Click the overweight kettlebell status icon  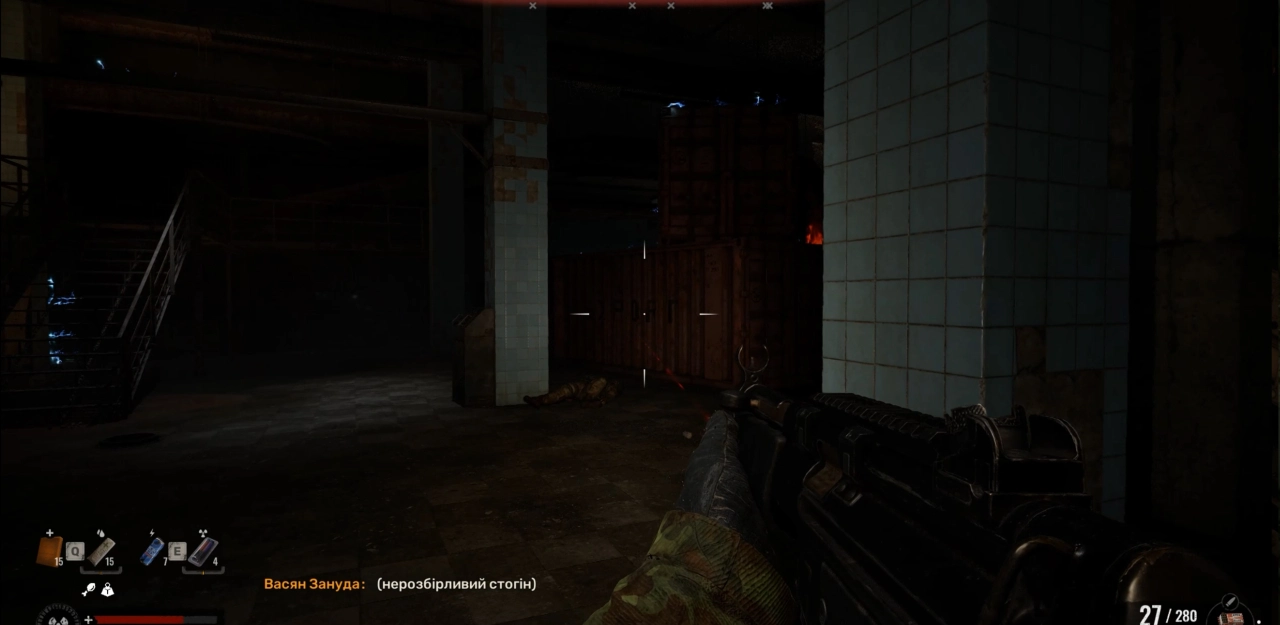[107, 590]
